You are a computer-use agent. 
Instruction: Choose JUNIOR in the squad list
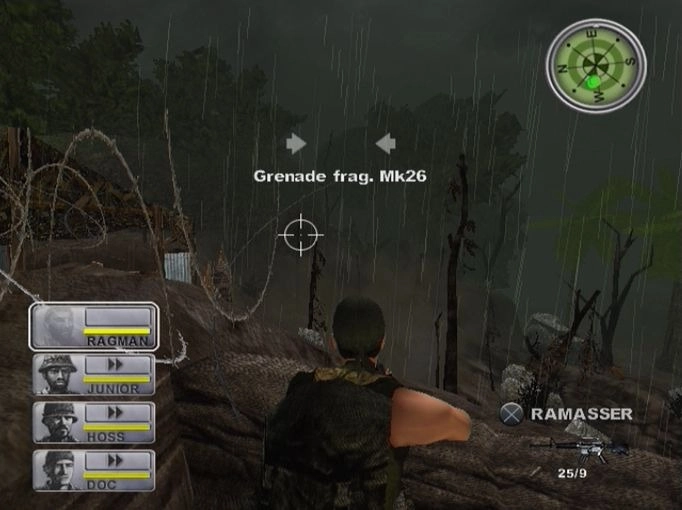point(93,375)
